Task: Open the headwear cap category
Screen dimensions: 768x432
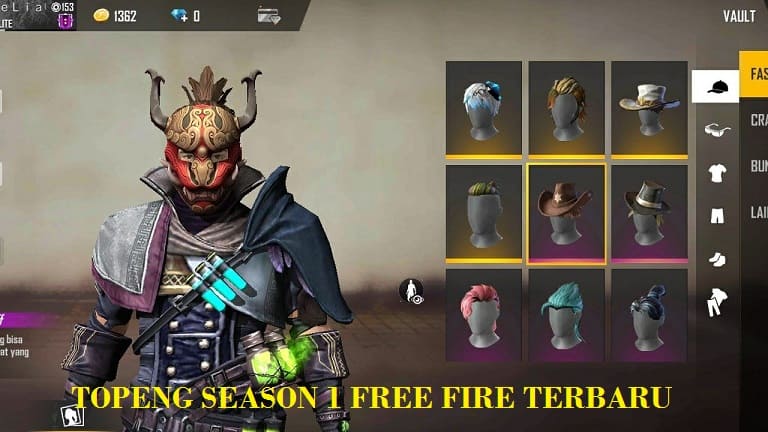Action: coord(715,87)
